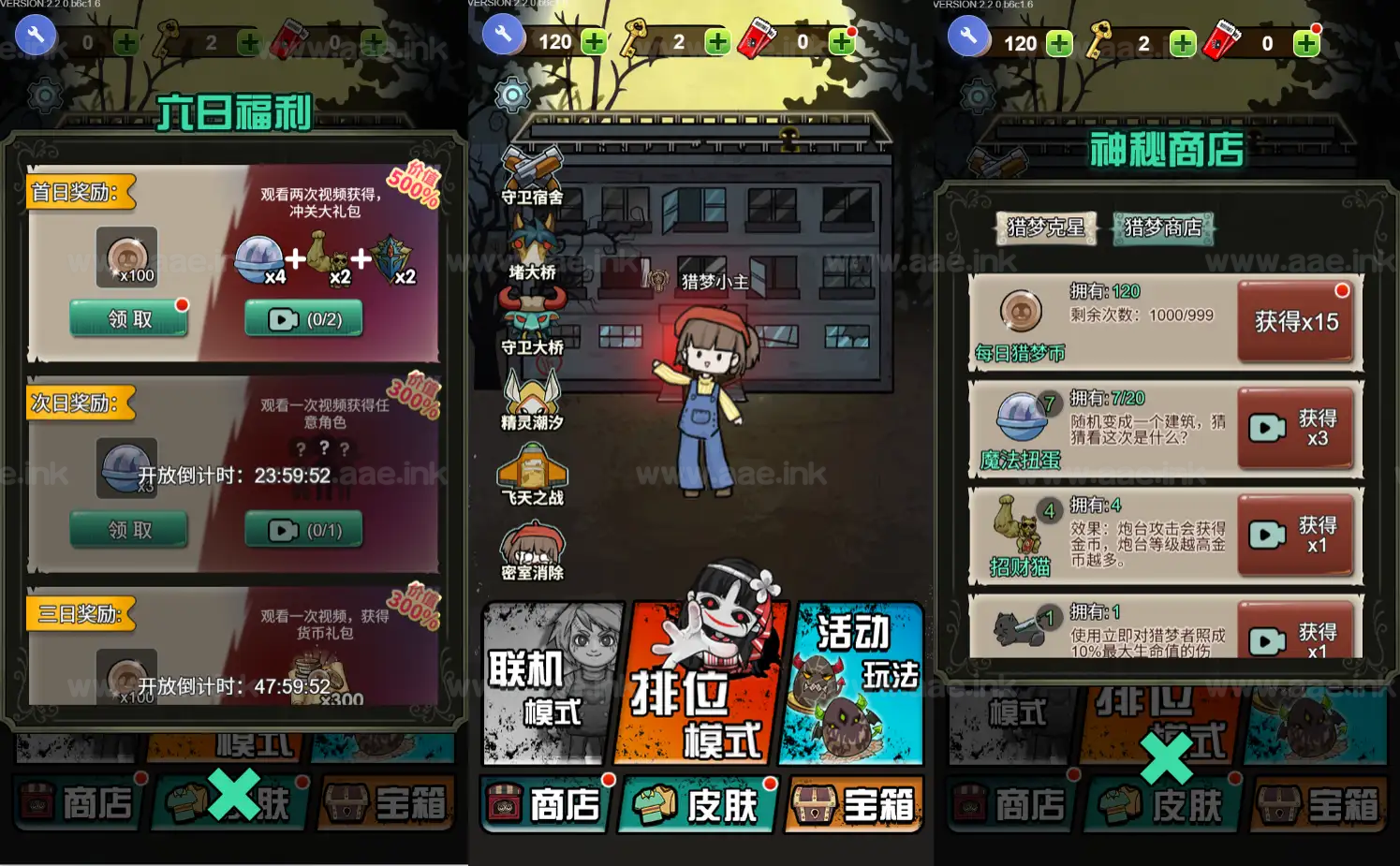This screenshot has width=1400, height=866.
Task: Open the 精灵潮汐 mode icon
Action: pos(534,398)
